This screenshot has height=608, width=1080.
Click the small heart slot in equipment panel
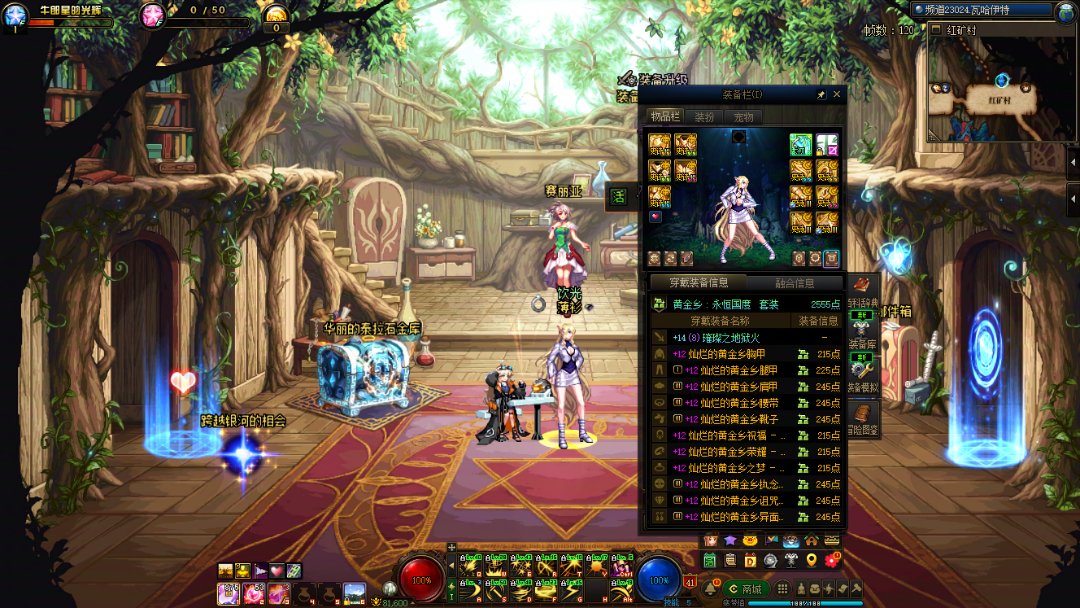tap(656, 216)
